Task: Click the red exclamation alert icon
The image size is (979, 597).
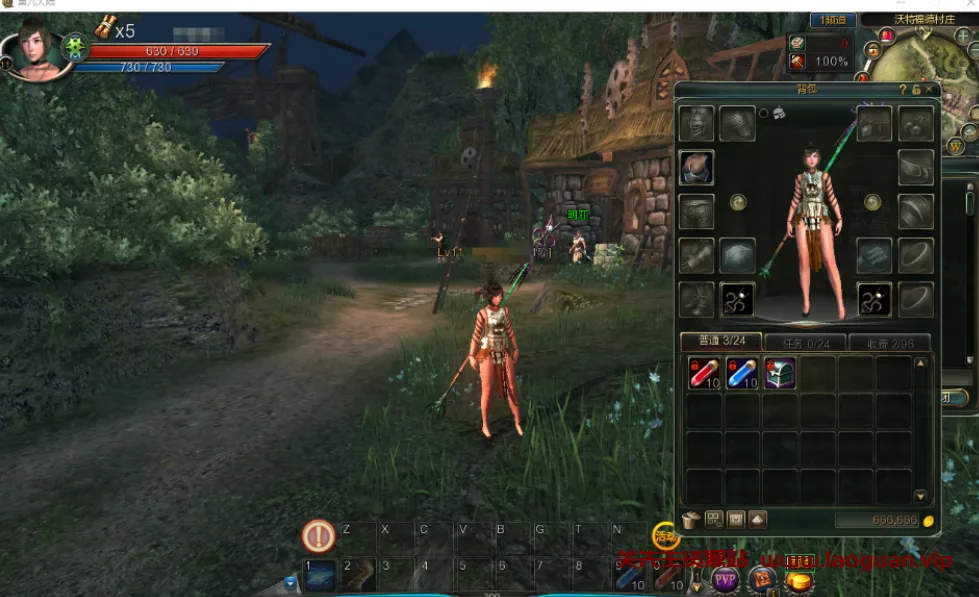Action: pyautogui.click(x=318, y=537)
